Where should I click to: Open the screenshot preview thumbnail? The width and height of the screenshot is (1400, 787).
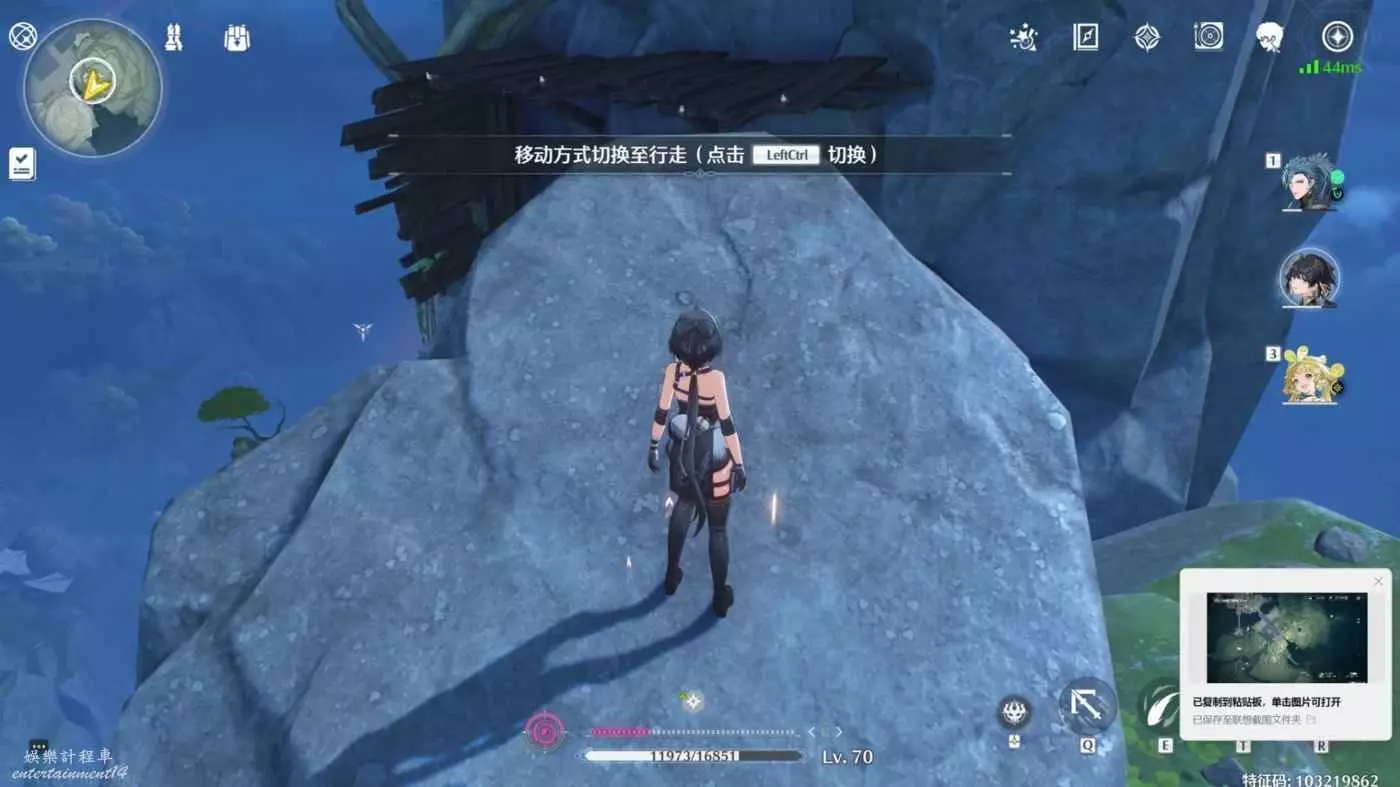point(1286,637)
